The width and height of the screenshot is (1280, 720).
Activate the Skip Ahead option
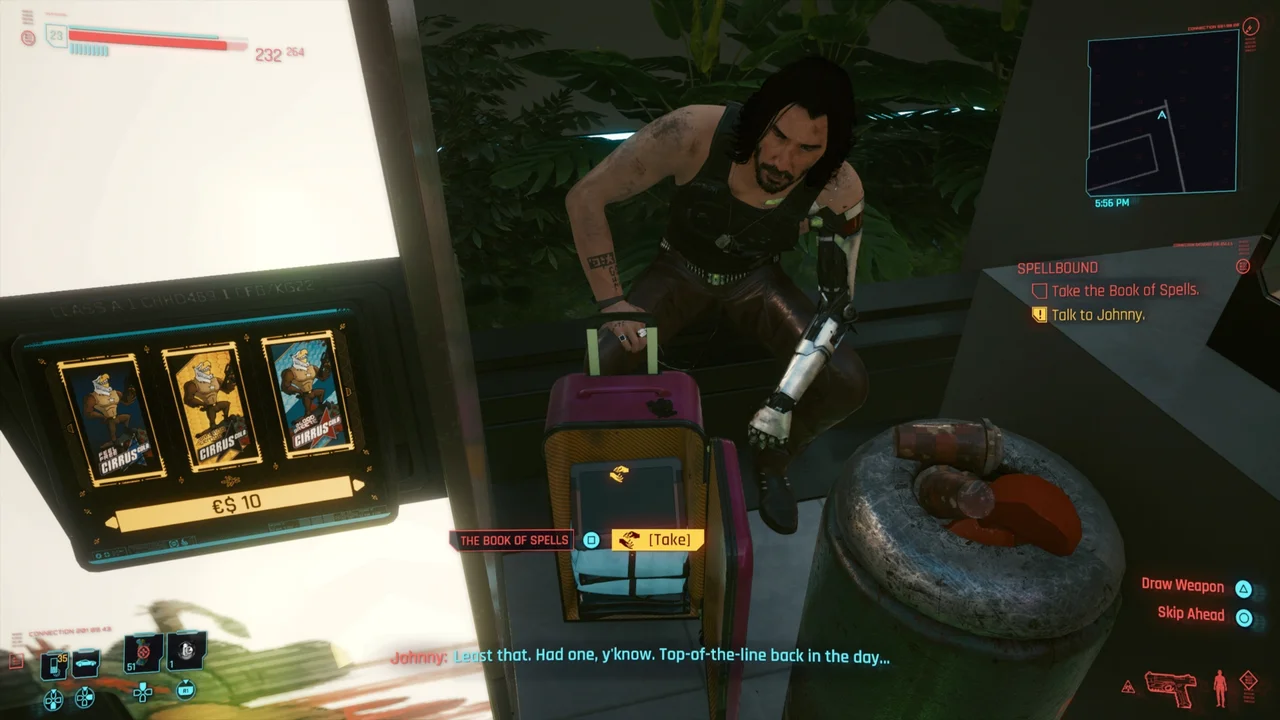pyautogui.click(x=1190, y=613)
